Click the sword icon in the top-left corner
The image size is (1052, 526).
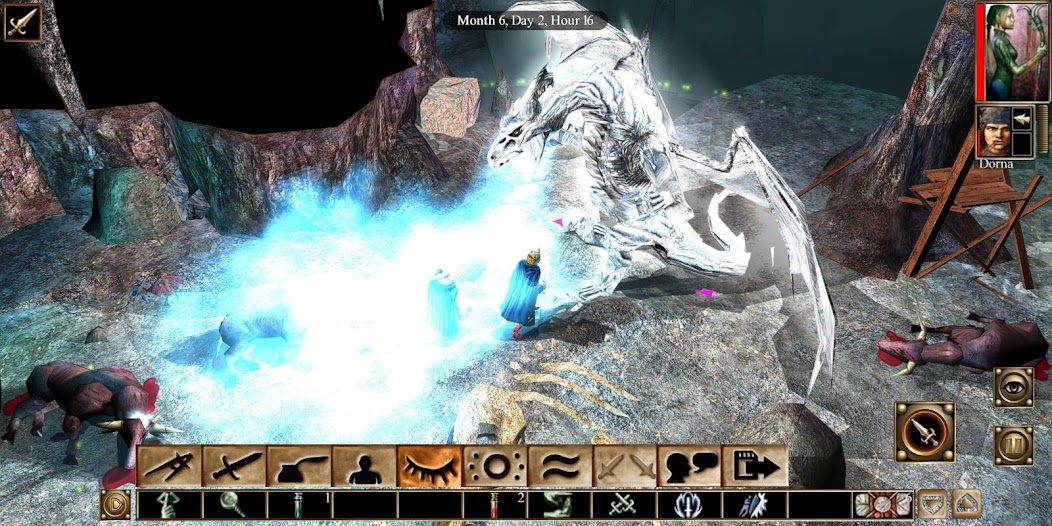click(x=22, y=21)
